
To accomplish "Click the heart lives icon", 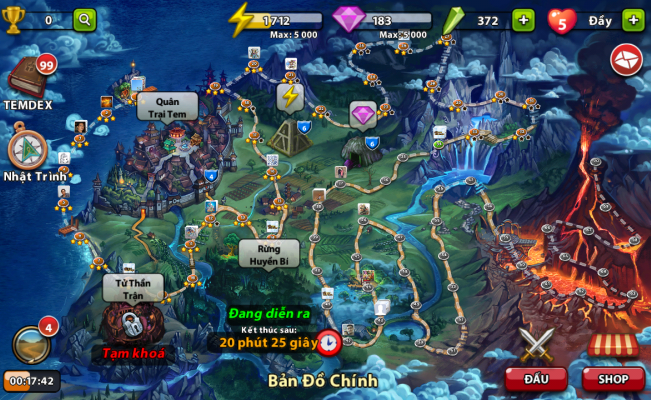I will click(561, 19).
